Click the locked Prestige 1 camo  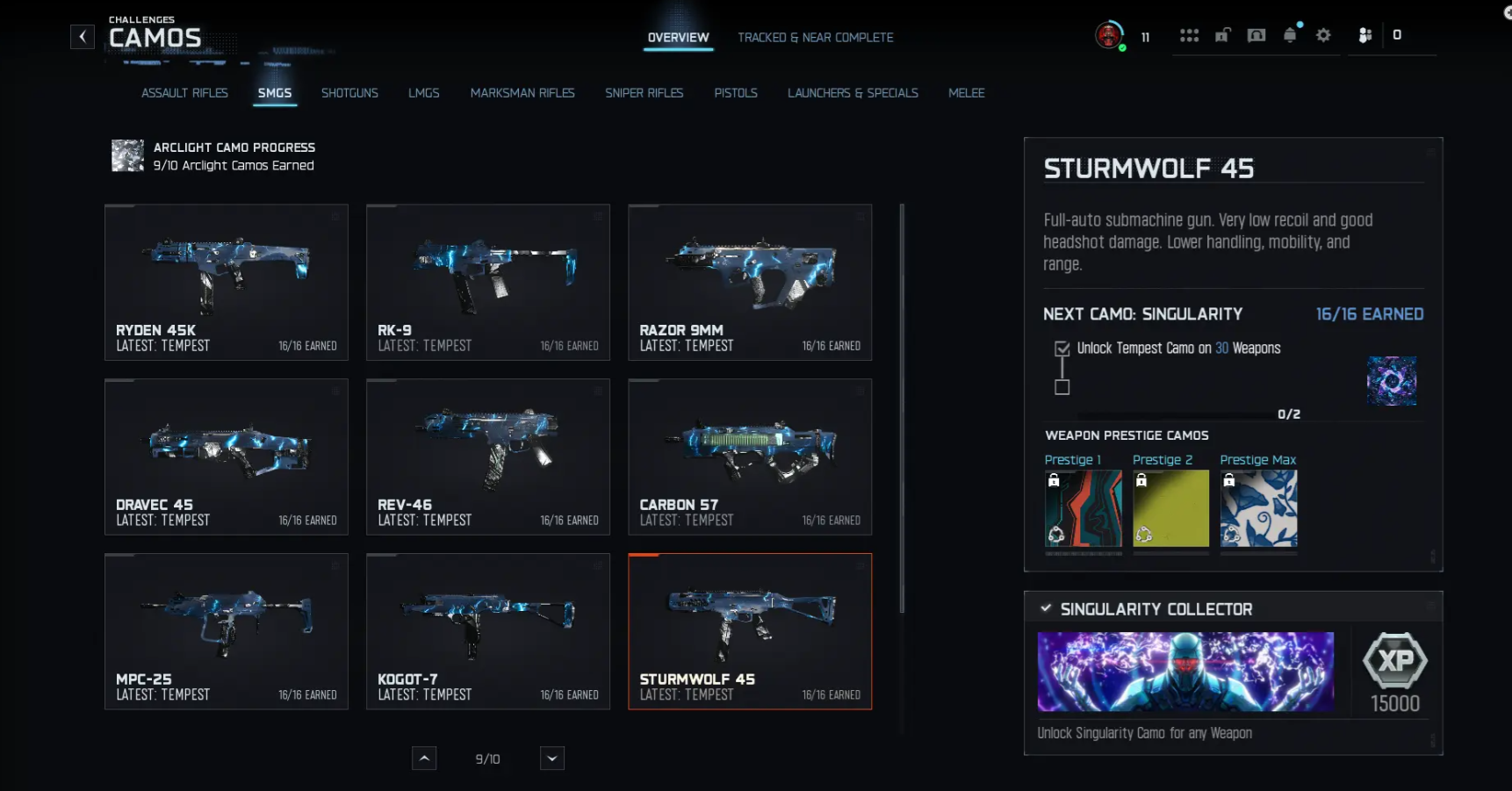1084,509
